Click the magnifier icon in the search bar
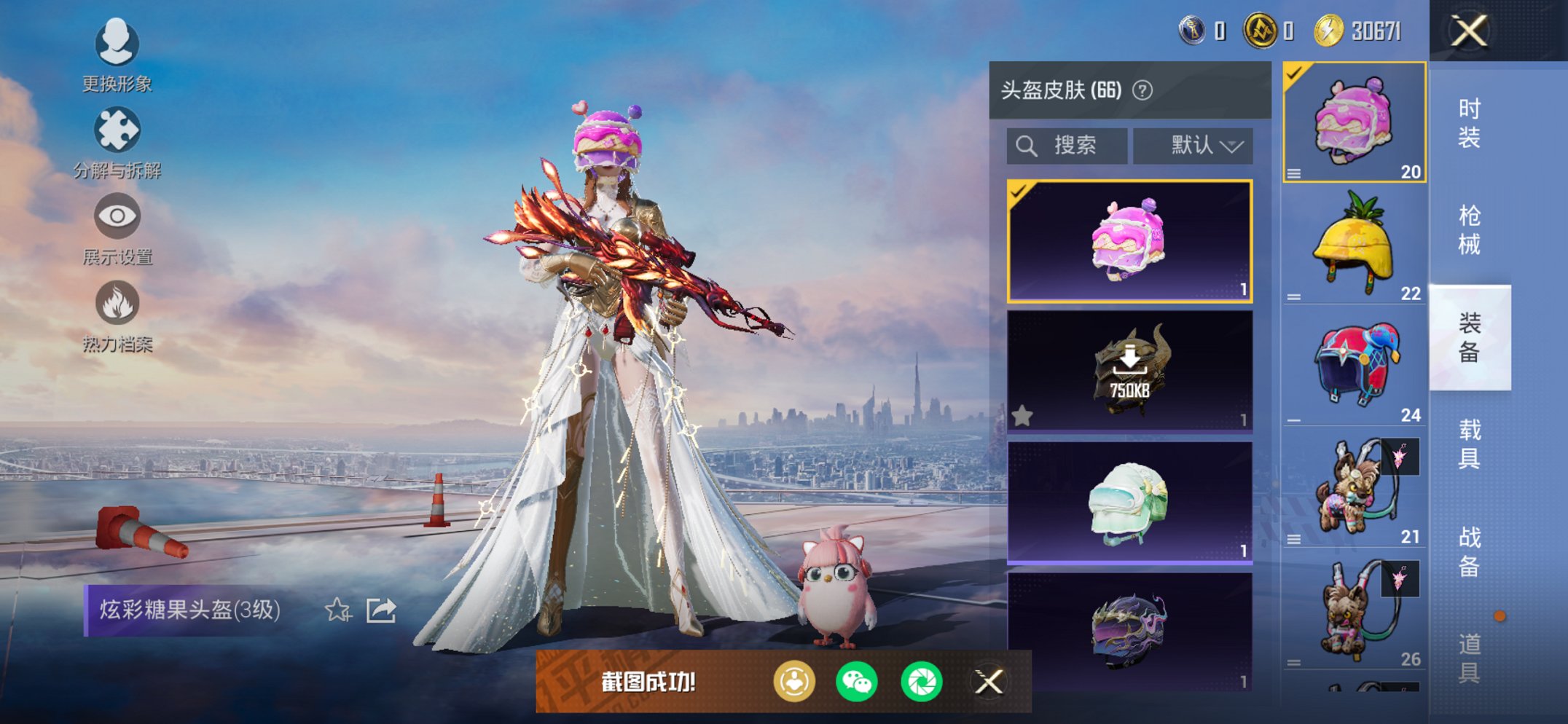The width and height of the screenshot is (1568, 724). click(x=1027, y=143)
